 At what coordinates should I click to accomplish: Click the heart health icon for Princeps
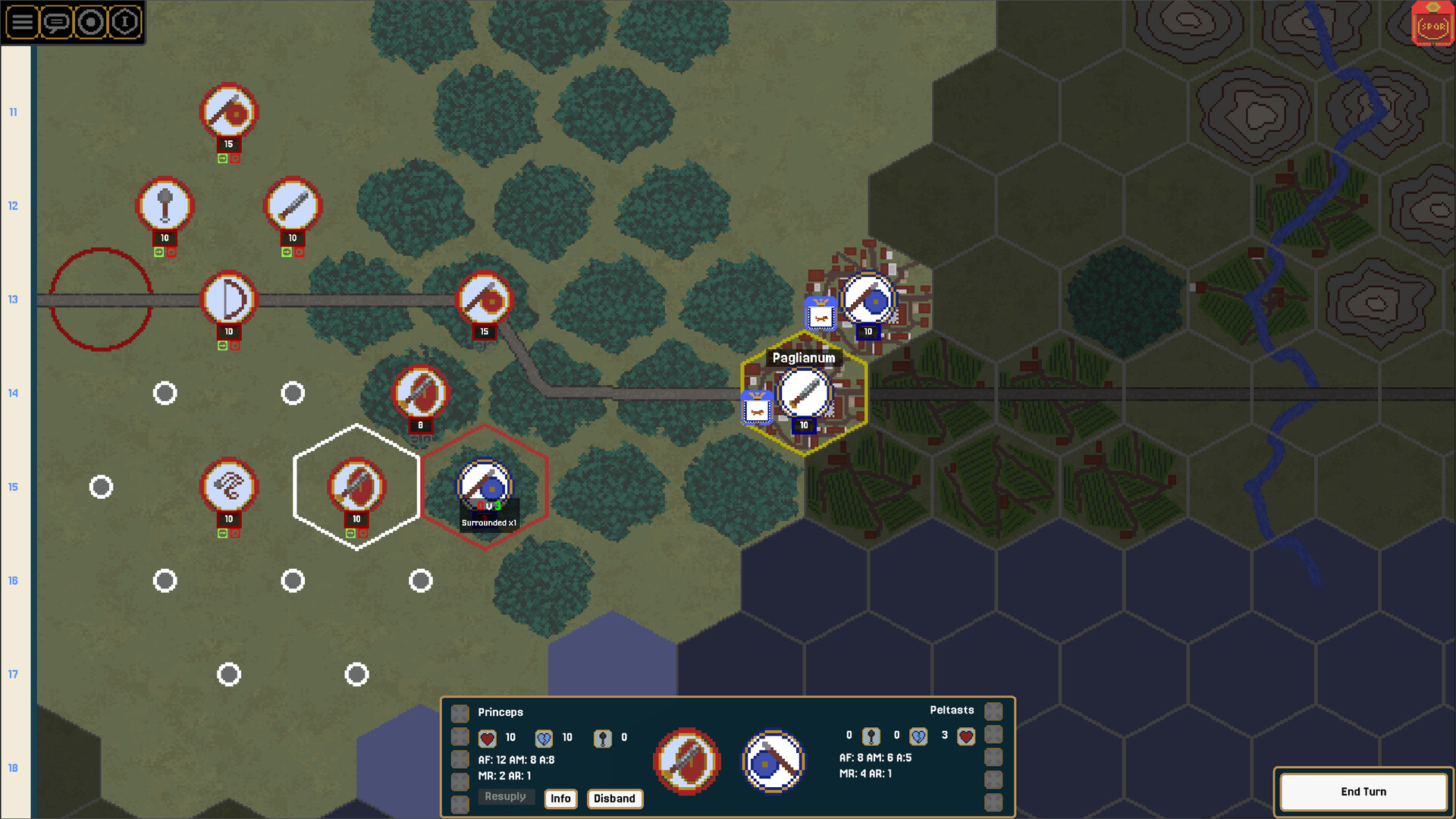[488, 737]
